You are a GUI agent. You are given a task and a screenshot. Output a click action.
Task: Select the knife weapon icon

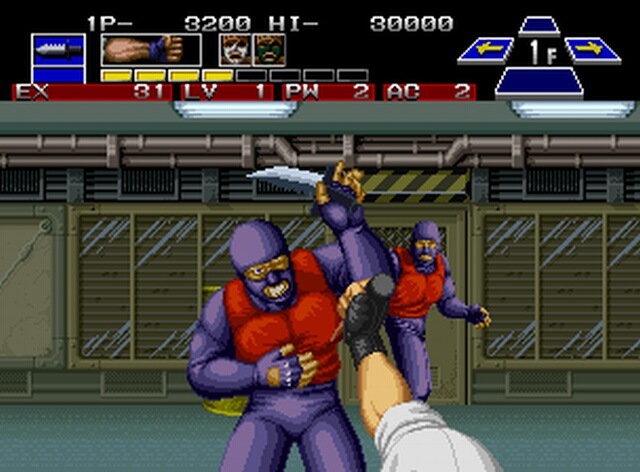(58, 49)
